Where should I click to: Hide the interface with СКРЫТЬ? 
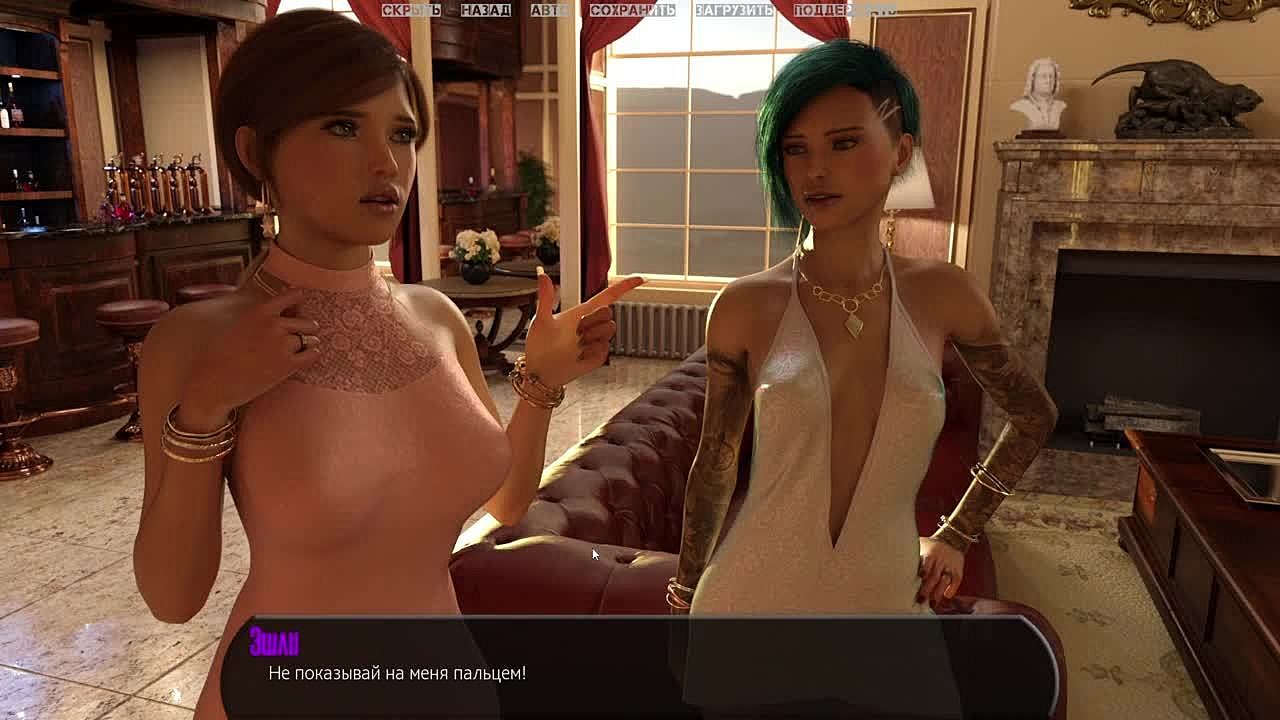pos(410,10)
